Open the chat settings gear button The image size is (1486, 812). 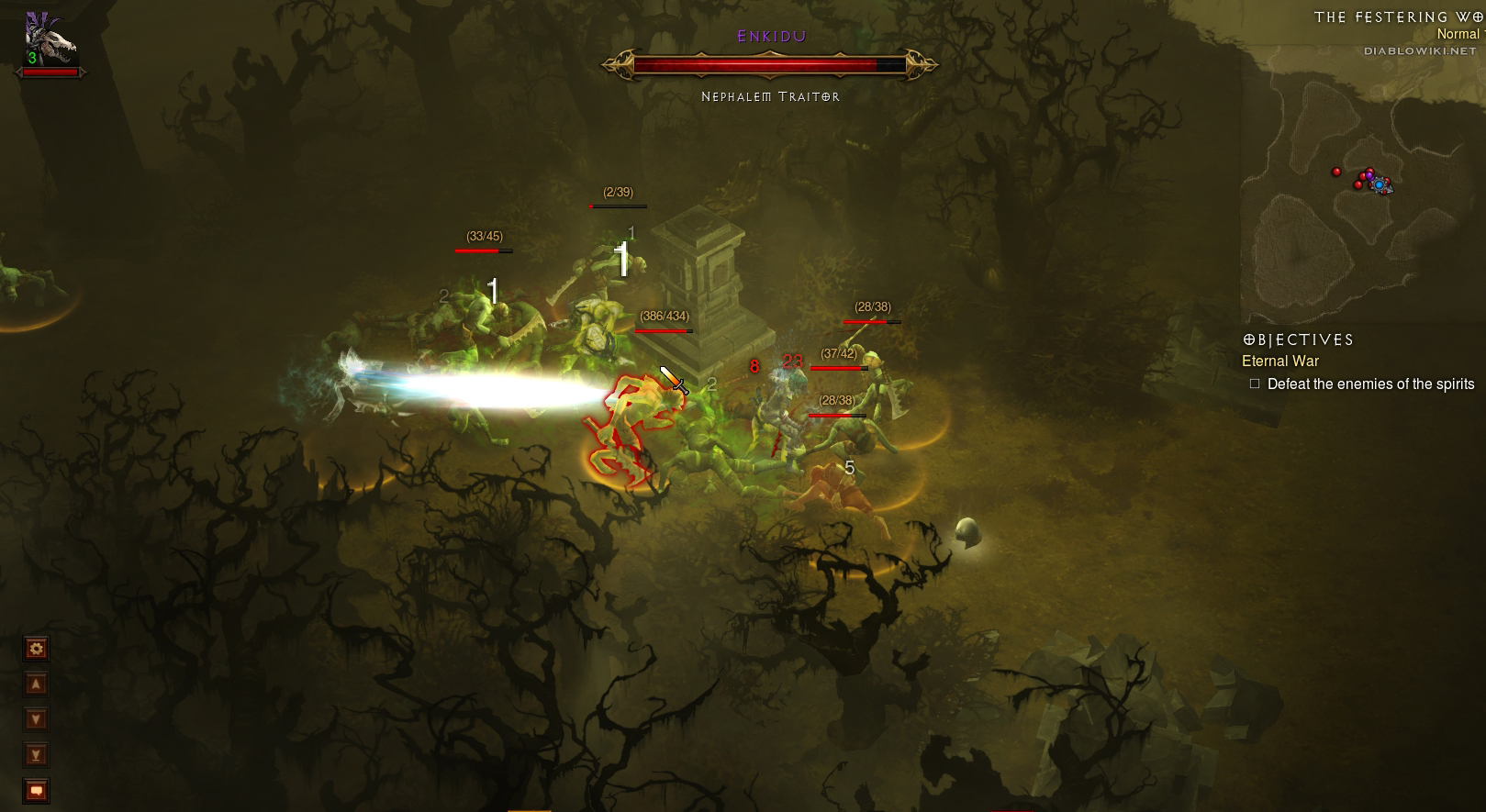tap(36, 650)
